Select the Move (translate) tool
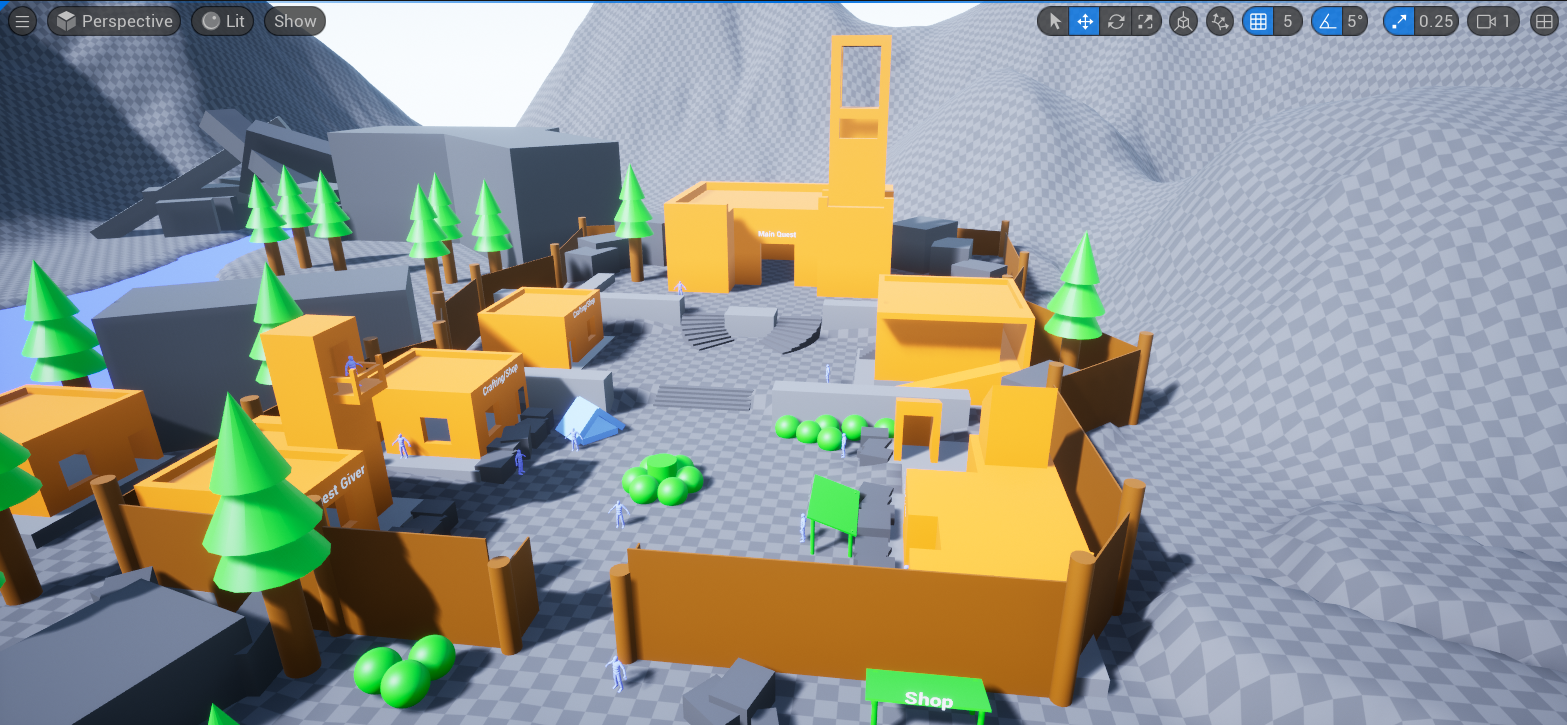Screen dimensions: 1567x725 point(1085,21)
